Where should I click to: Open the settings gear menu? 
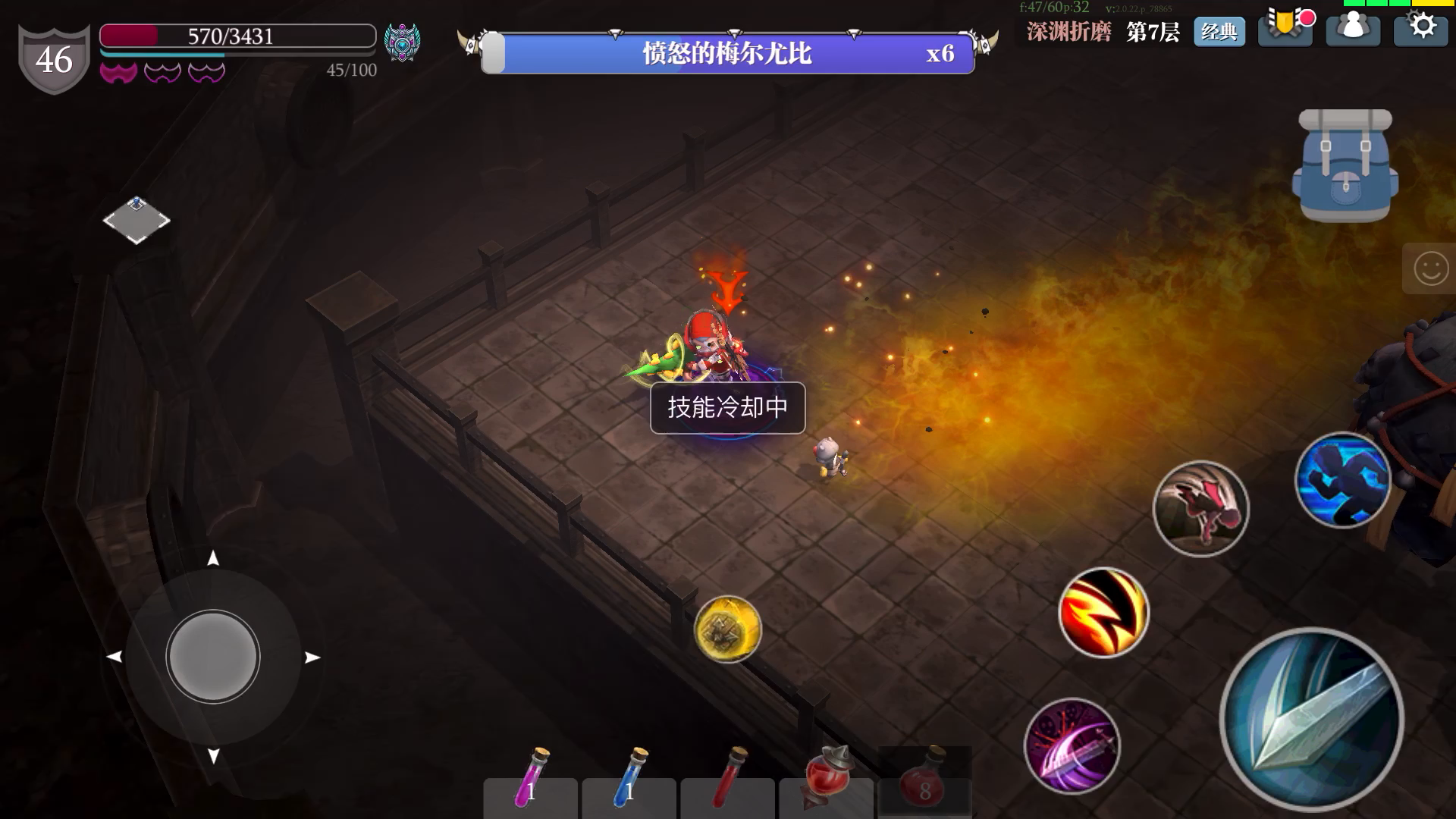[x=1422, y=28]
